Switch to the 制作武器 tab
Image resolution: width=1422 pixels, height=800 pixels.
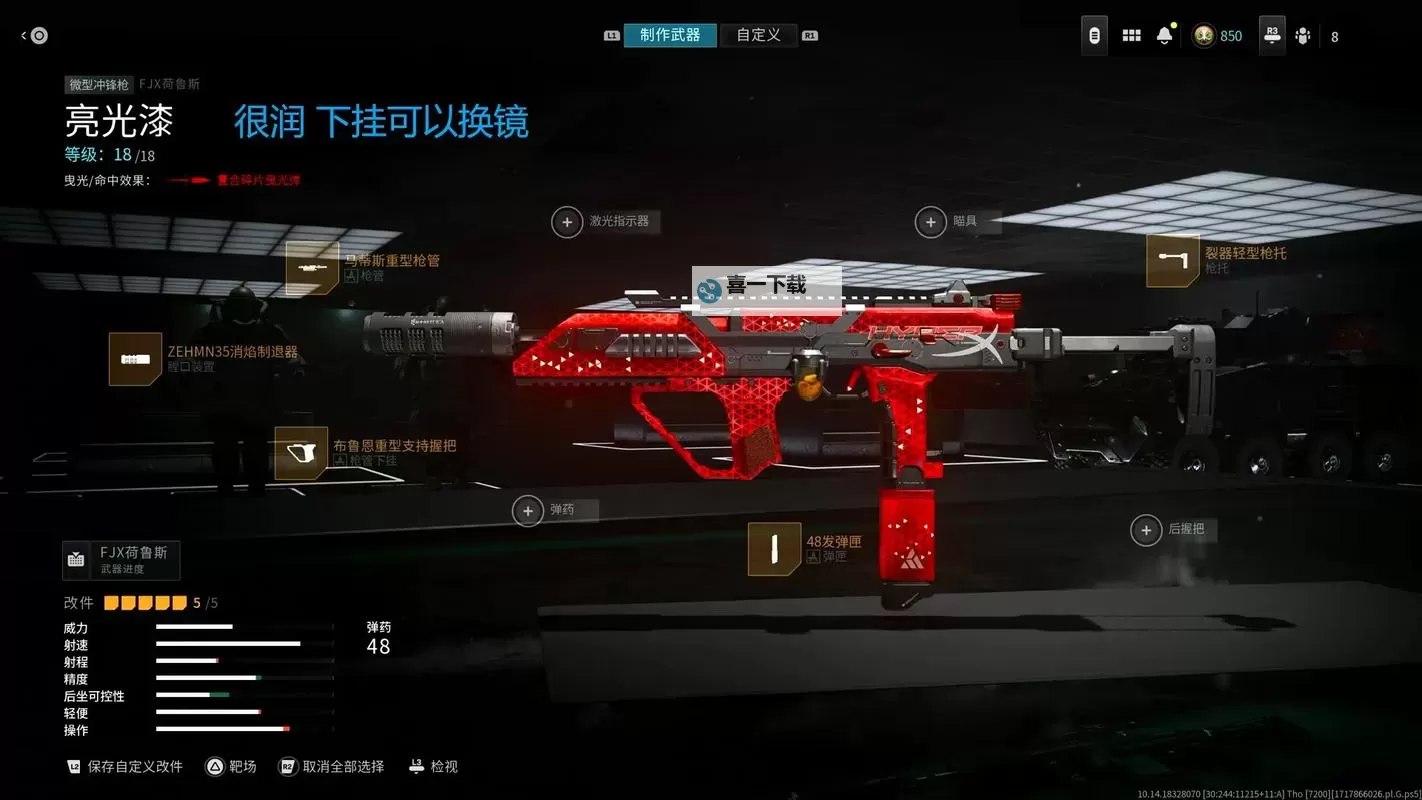[670, 33]
